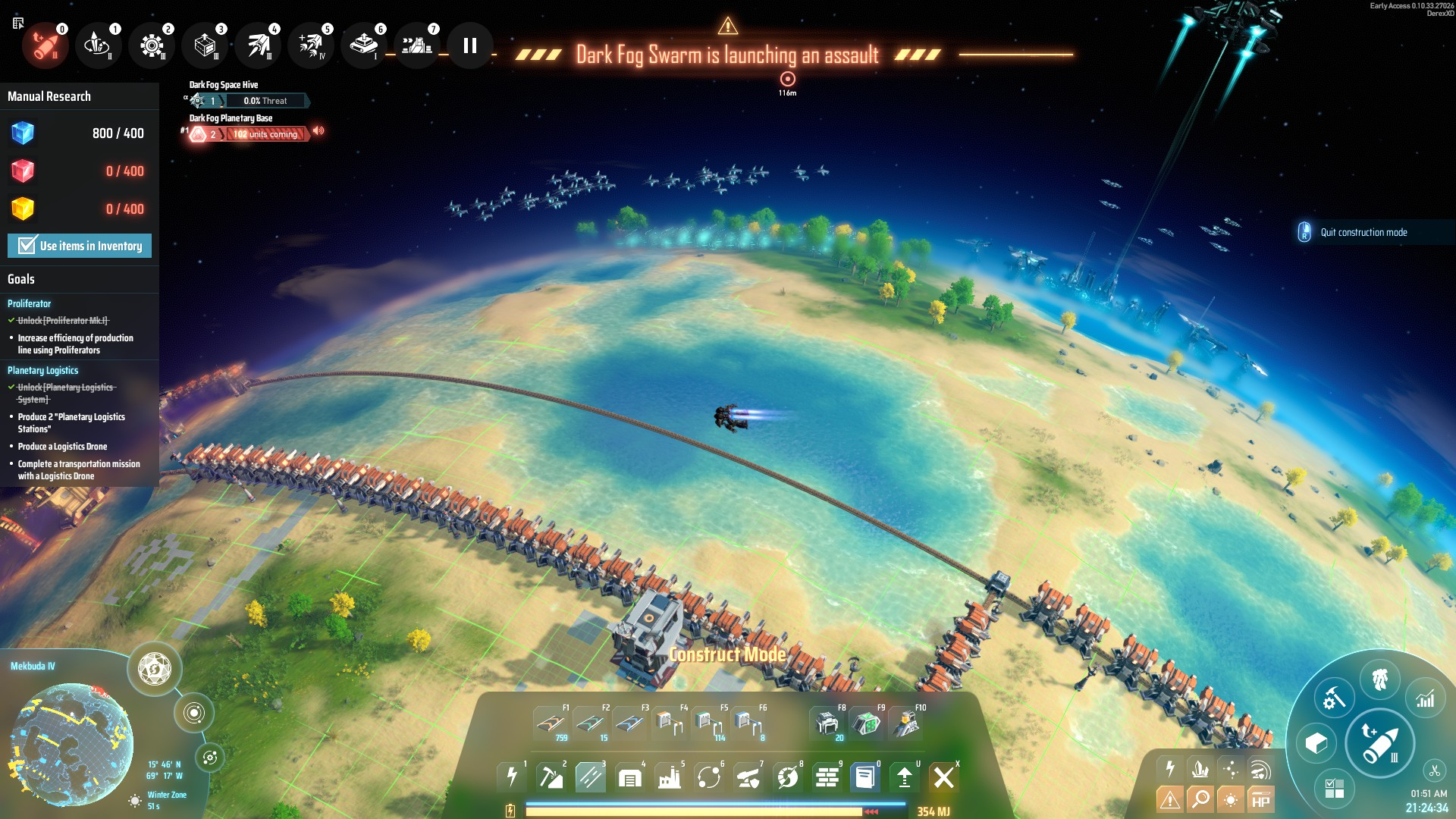1456x819 pixels.
Task: Show the production statistics chart
Action: (x=1425, y=698)
